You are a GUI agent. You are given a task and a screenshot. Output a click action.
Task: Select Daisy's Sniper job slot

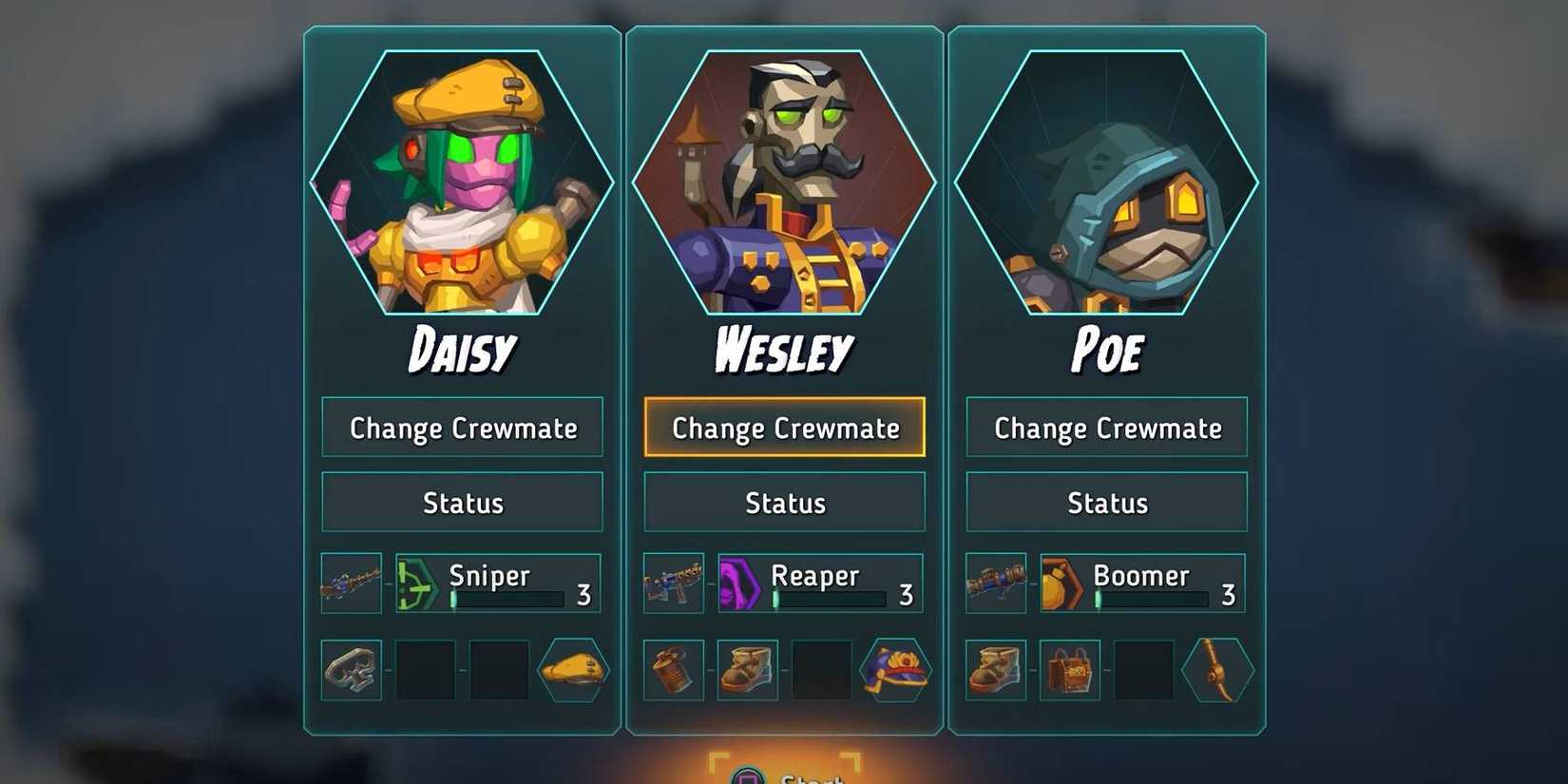pos(498,583)
